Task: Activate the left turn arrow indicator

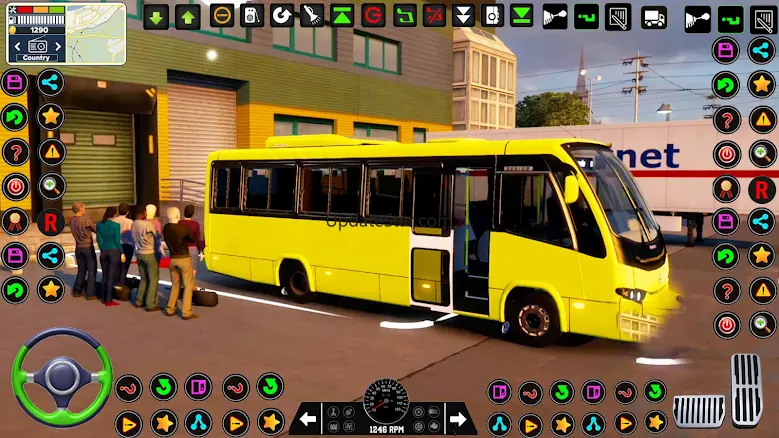Action: [x=308, y=418]
